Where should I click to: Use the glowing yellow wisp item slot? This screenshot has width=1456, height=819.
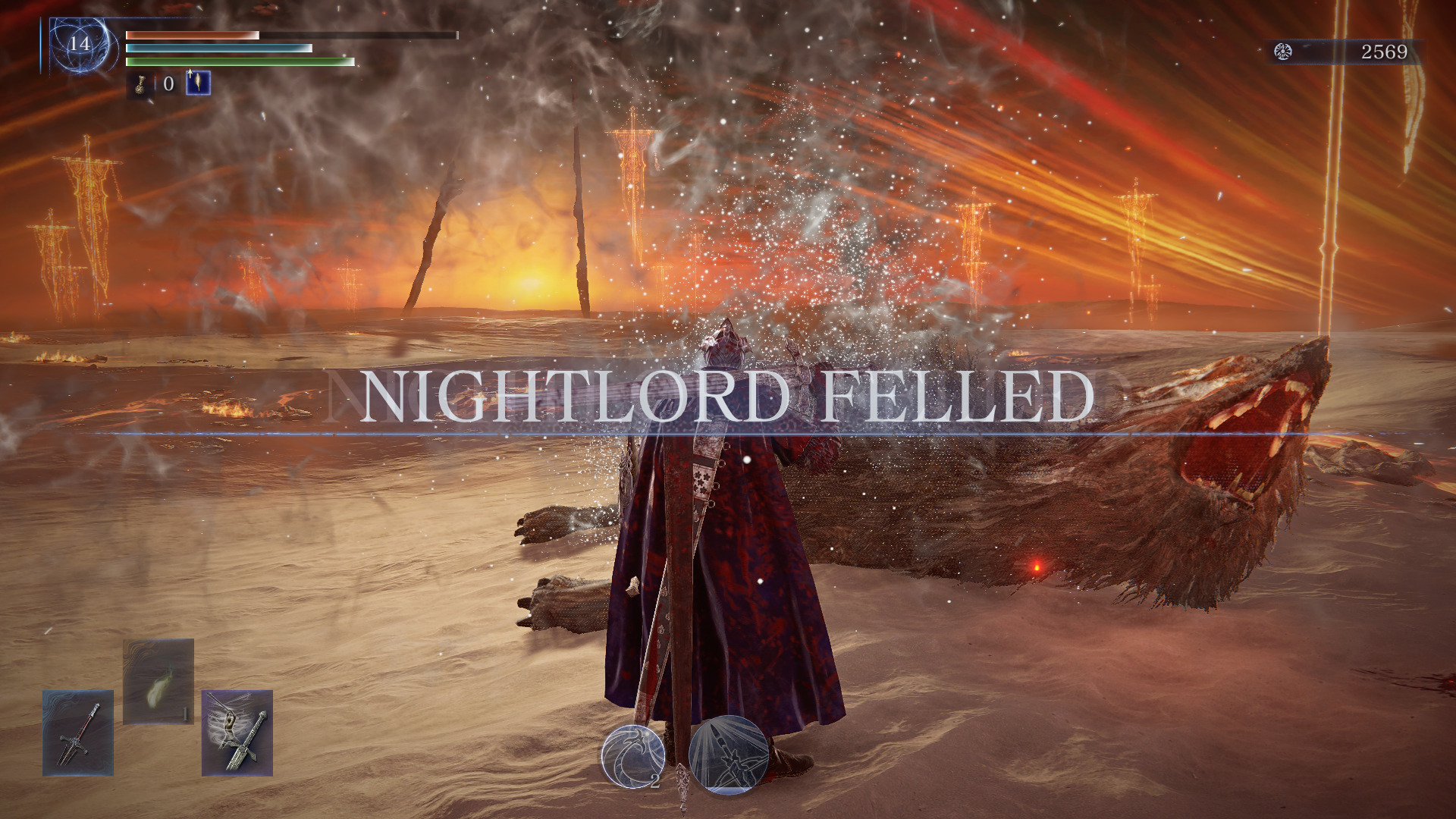click(158, 681)
